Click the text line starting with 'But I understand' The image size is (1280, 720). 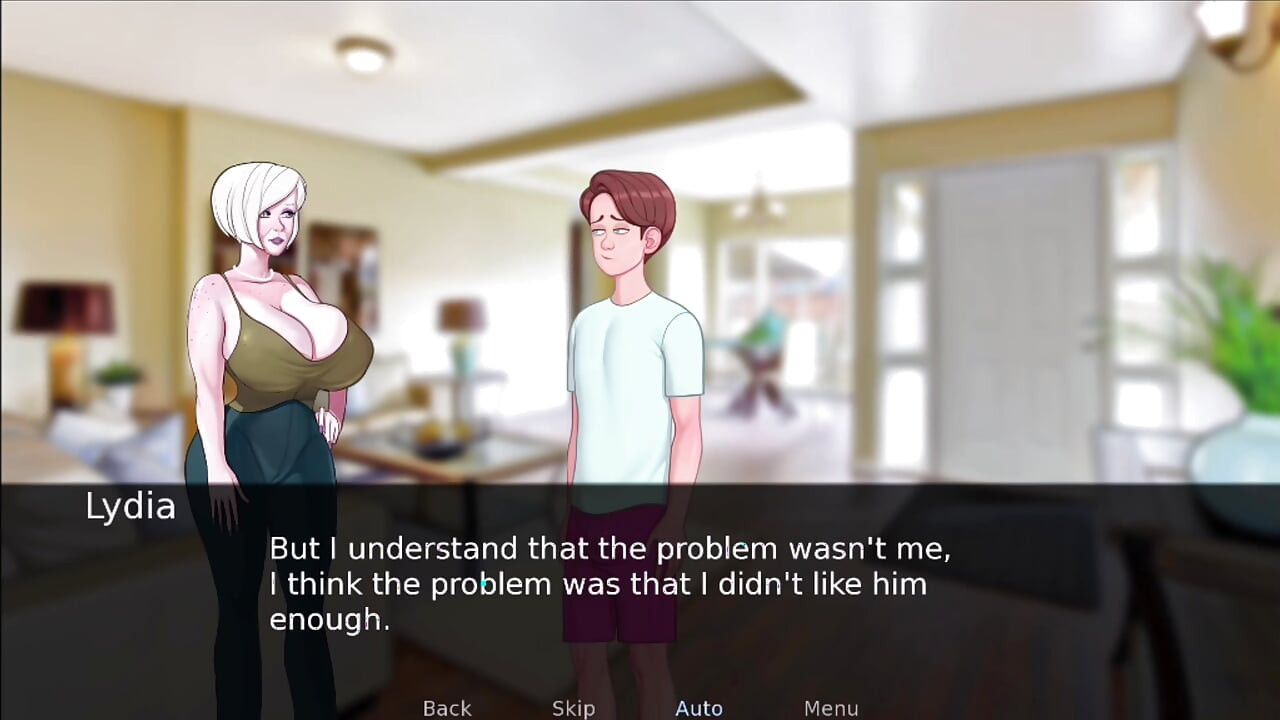pos(610,548)
